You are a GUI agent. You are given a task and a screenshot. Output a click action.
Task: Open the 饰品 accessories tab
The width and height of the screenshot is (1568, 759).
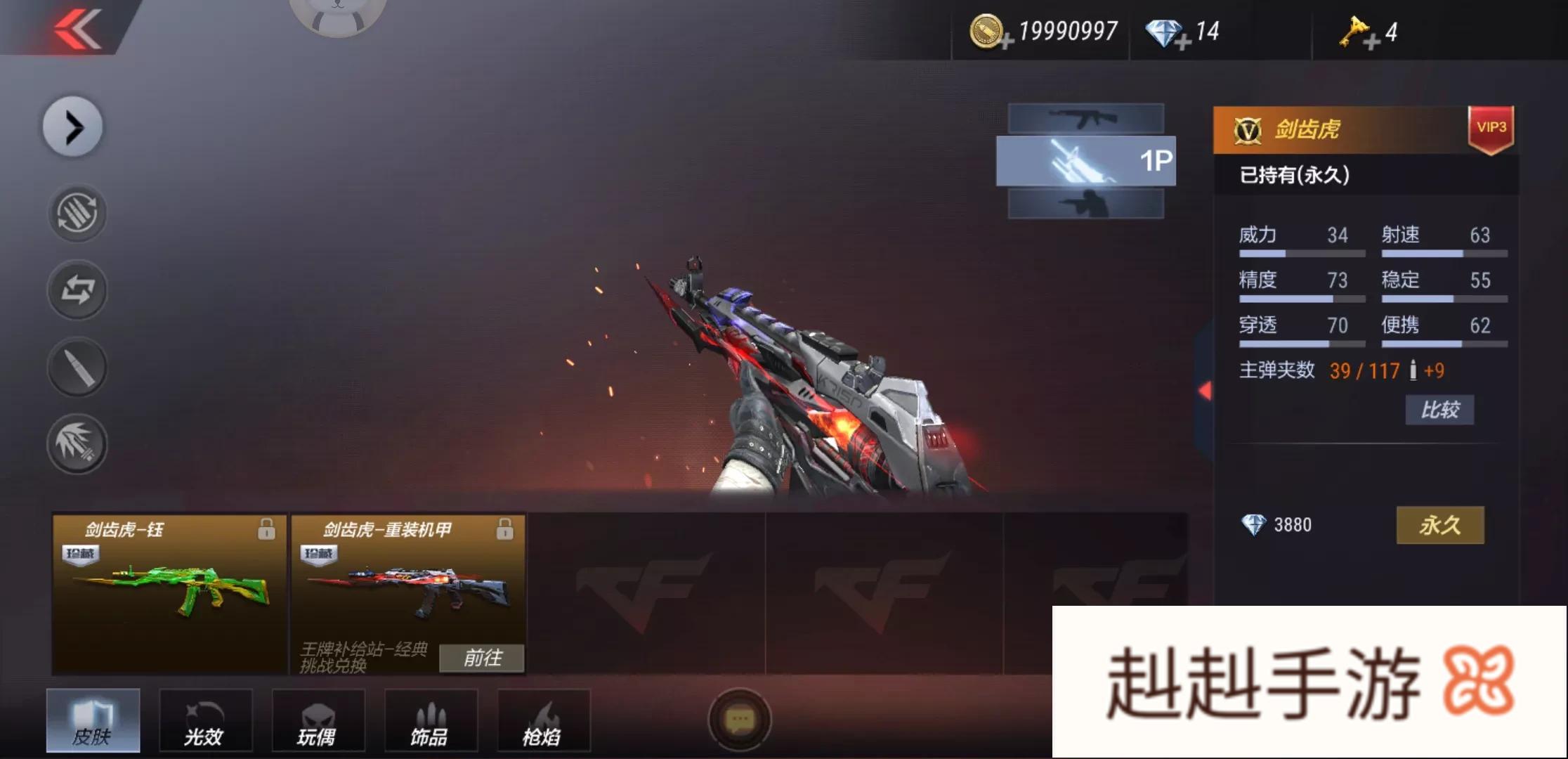click(x=430, y=720)
